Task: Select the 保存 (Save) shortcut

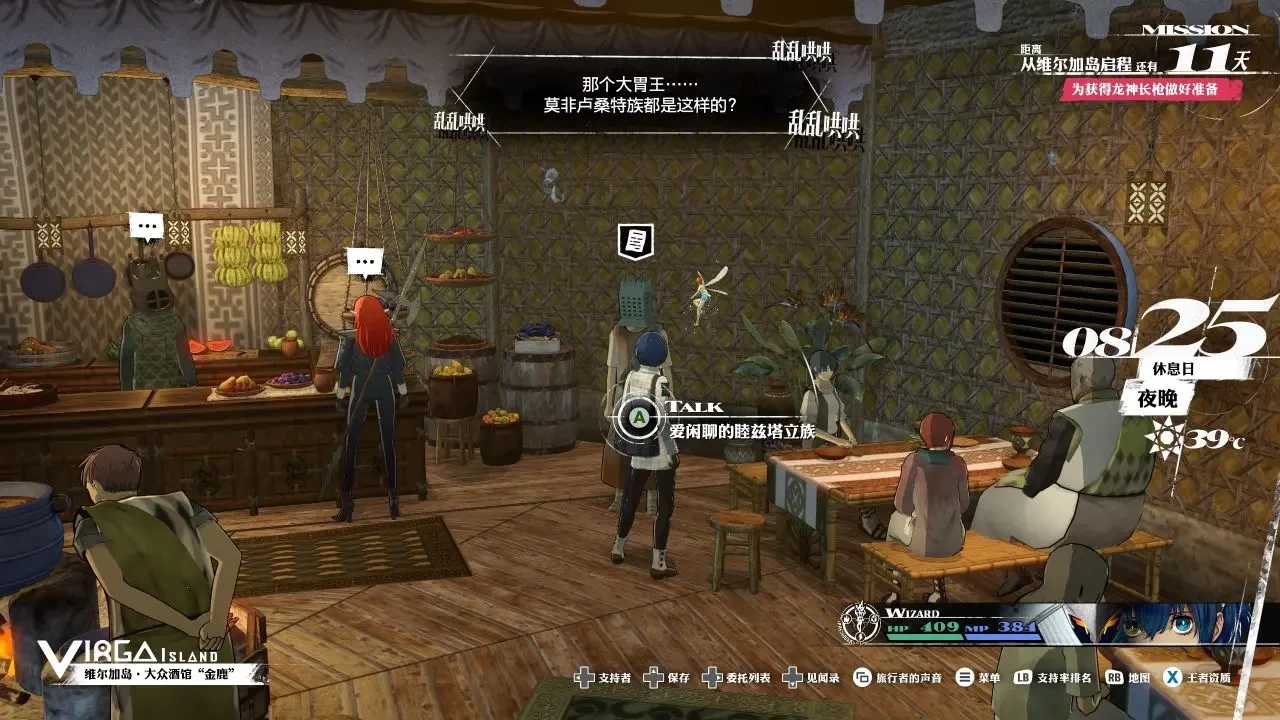Action: pyautogui.click(x=668, y=678)
